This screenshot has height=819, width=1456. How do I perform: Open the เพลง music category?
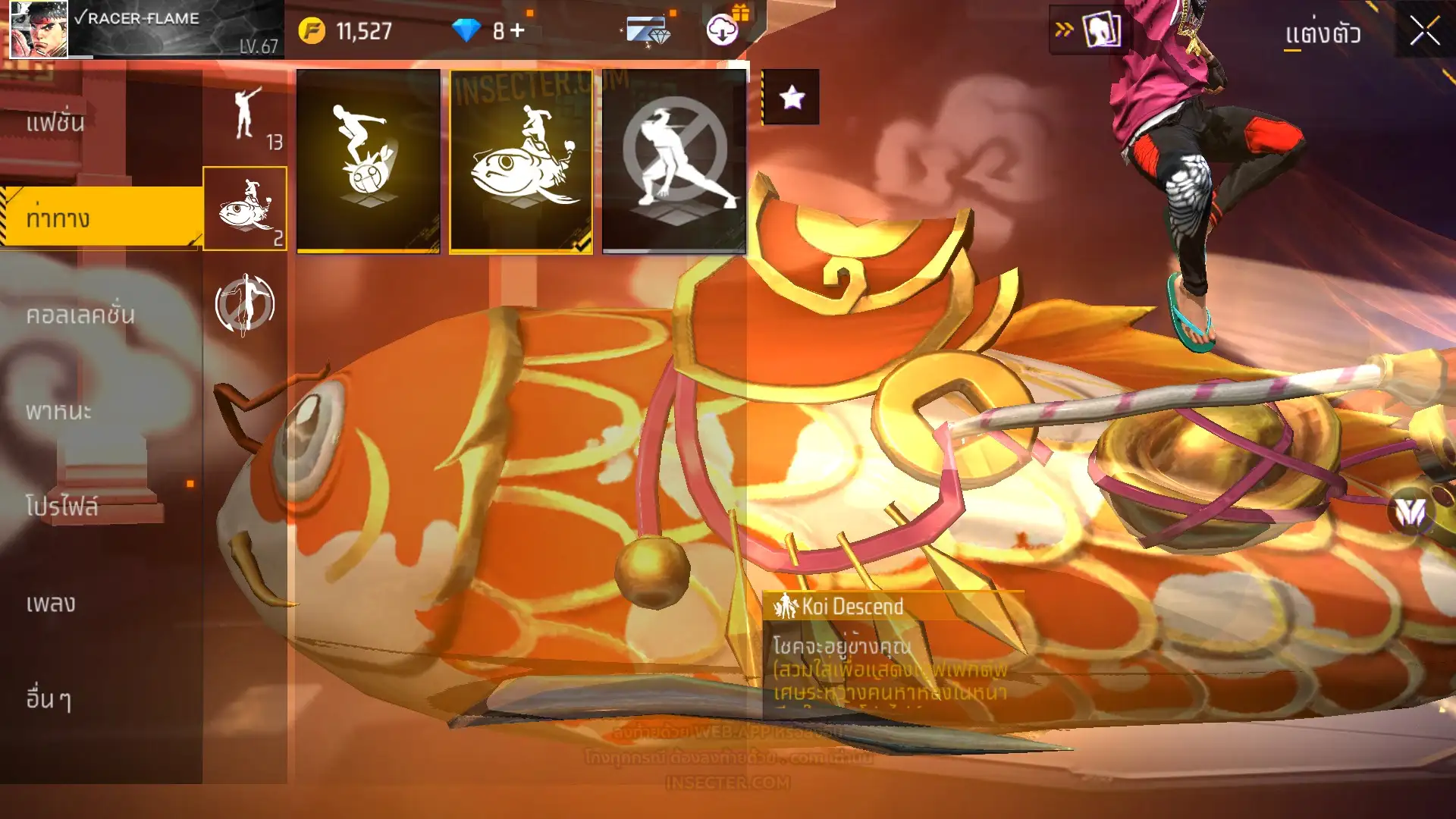coord(51,604)
